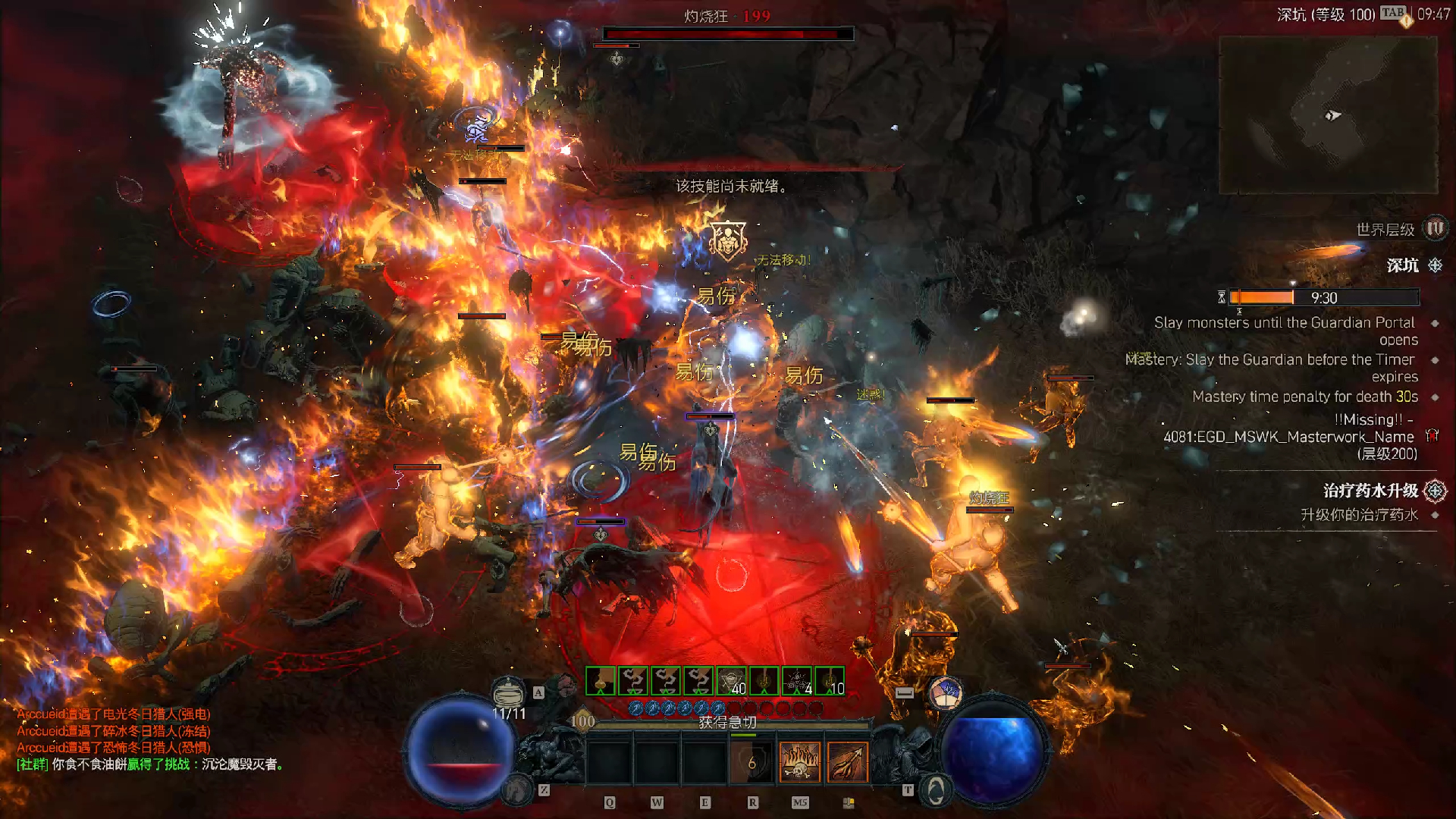Click the Masterwork tier 200 objective line
1456x819 pixels.
(1289, 437)
